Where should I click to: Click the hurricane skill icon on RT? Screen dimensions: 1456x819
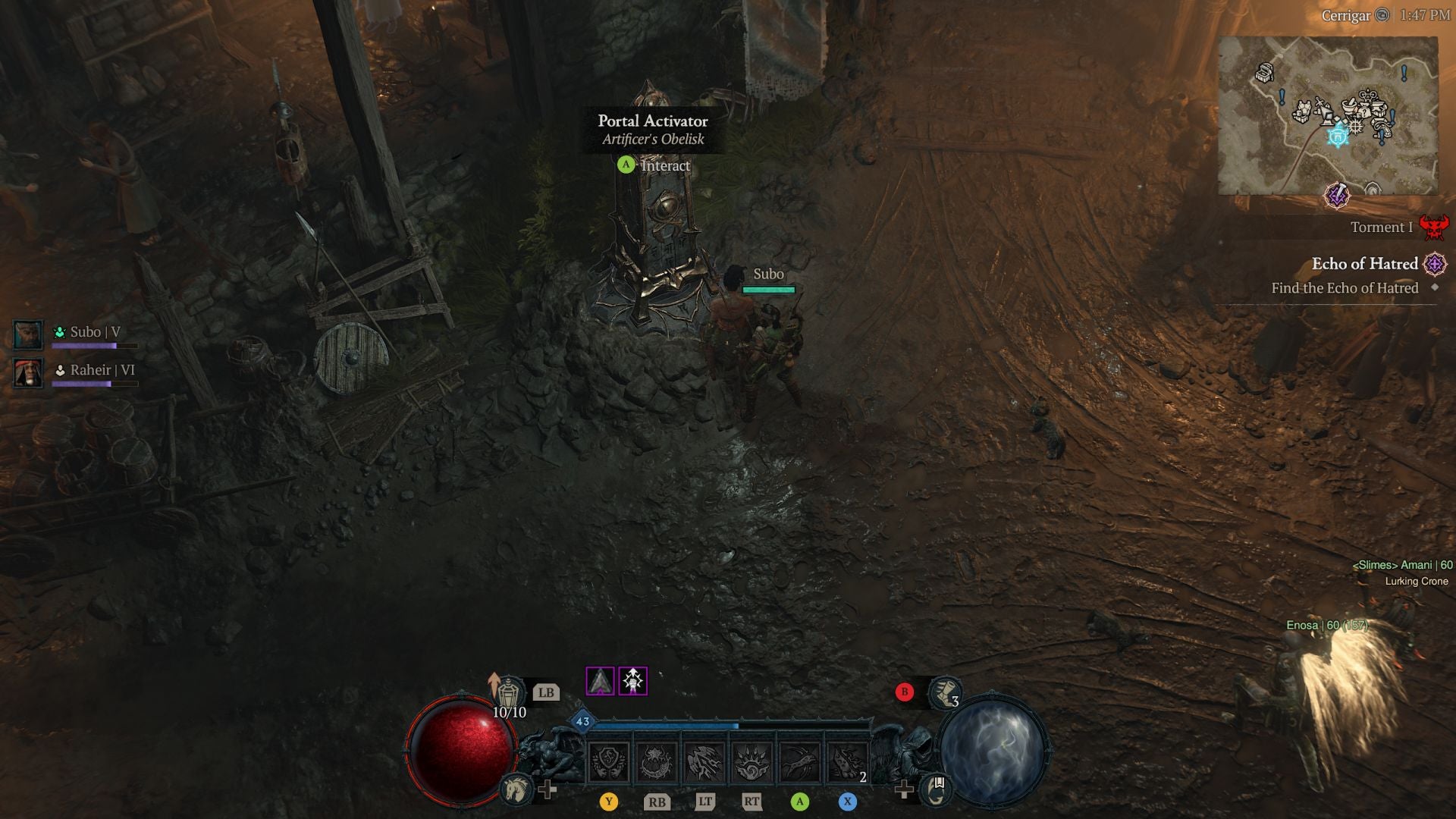(x=751, y=764)
